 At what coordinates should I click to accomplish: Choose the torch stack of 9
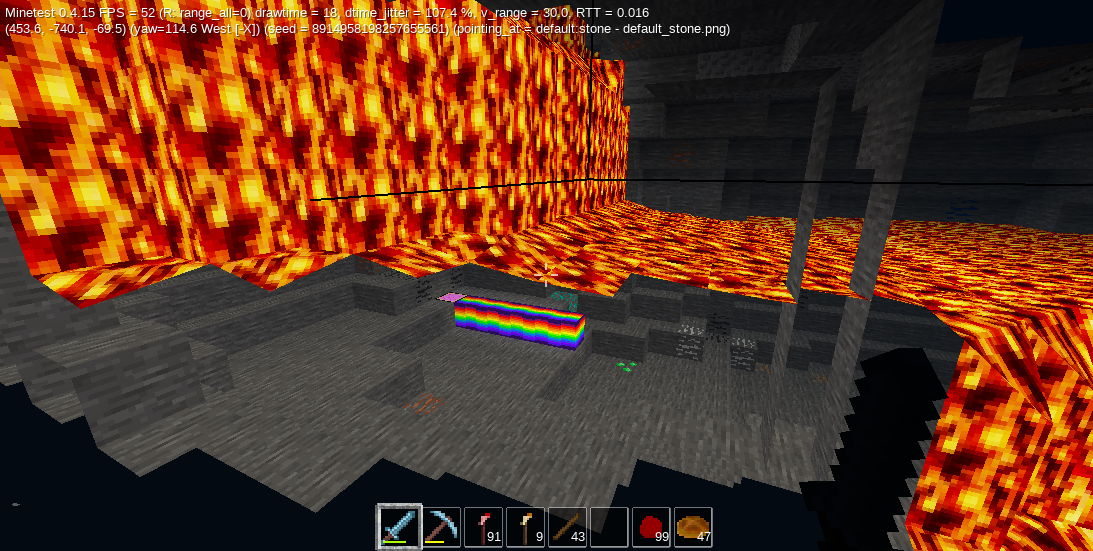525,527
